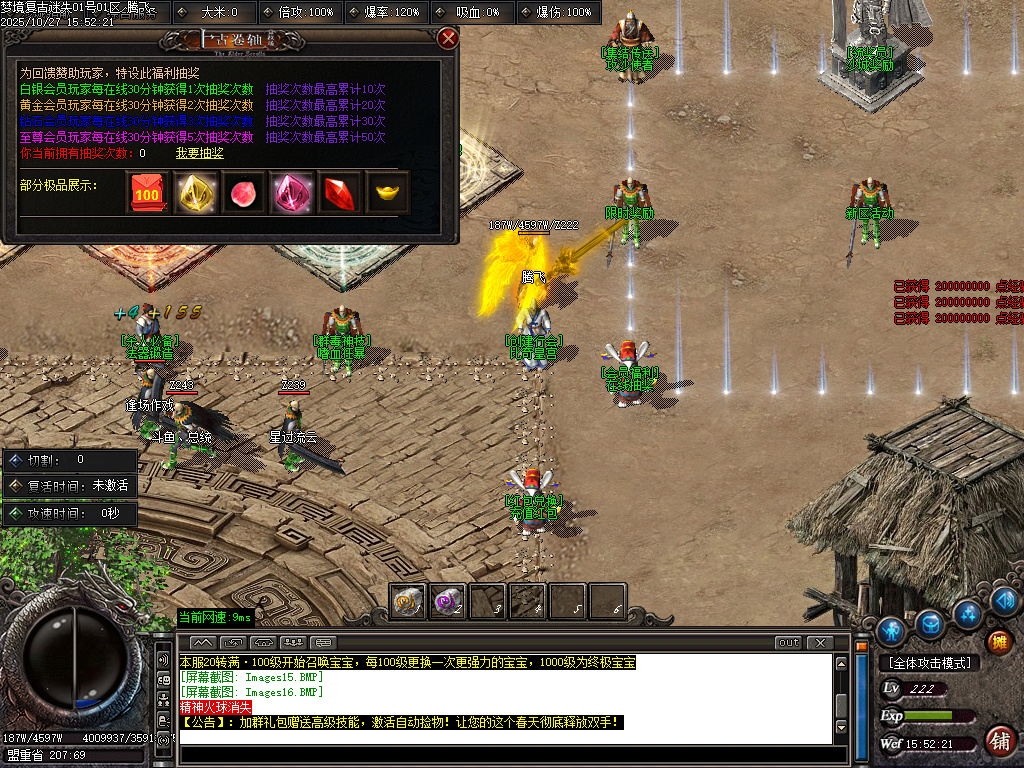
Task: Click the 我要抽奖 lottery draw link
Action: (x=200, y=153)
